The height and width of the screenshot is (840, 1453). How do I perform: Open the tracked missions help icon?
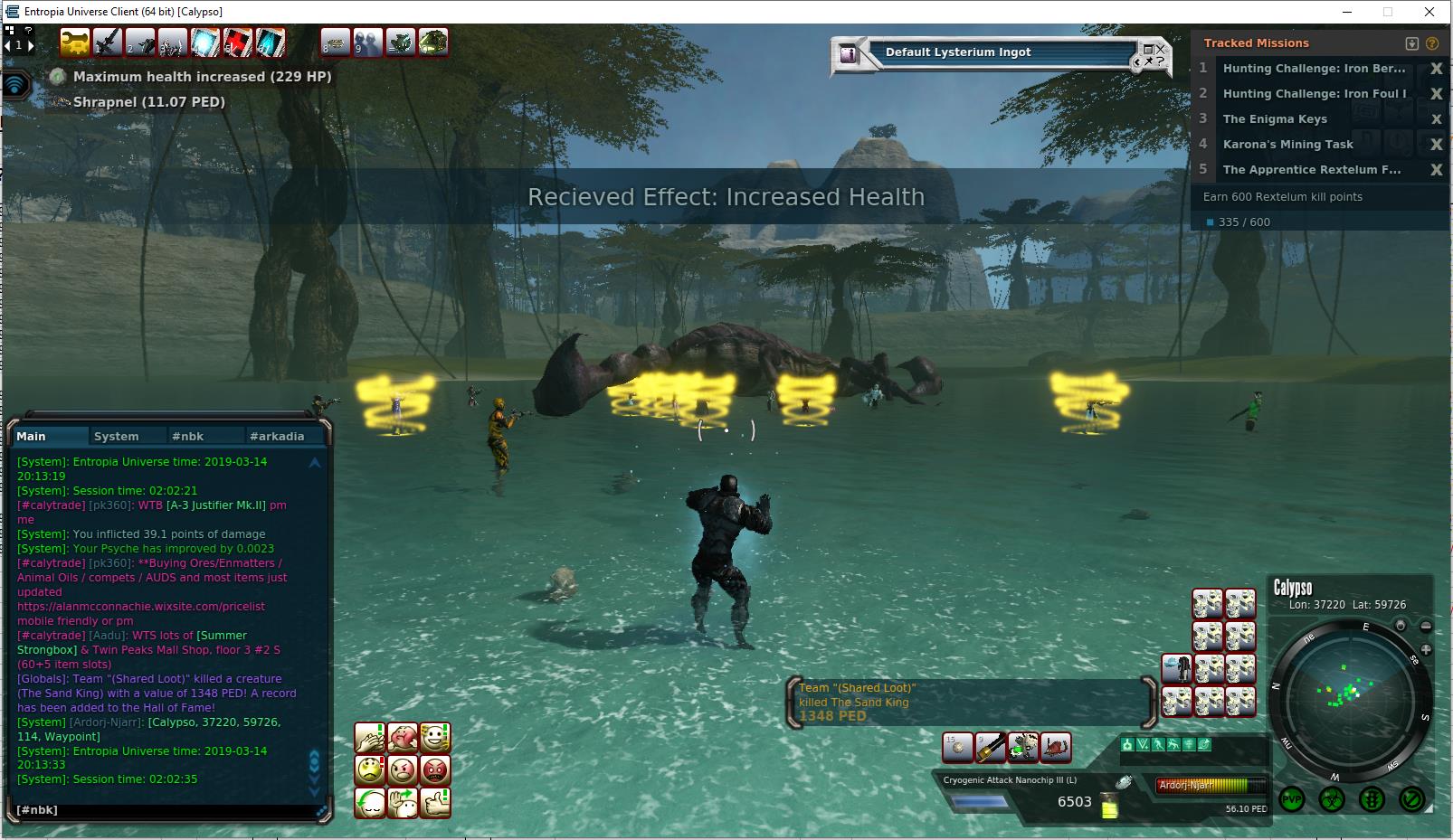click(1432, 43)
